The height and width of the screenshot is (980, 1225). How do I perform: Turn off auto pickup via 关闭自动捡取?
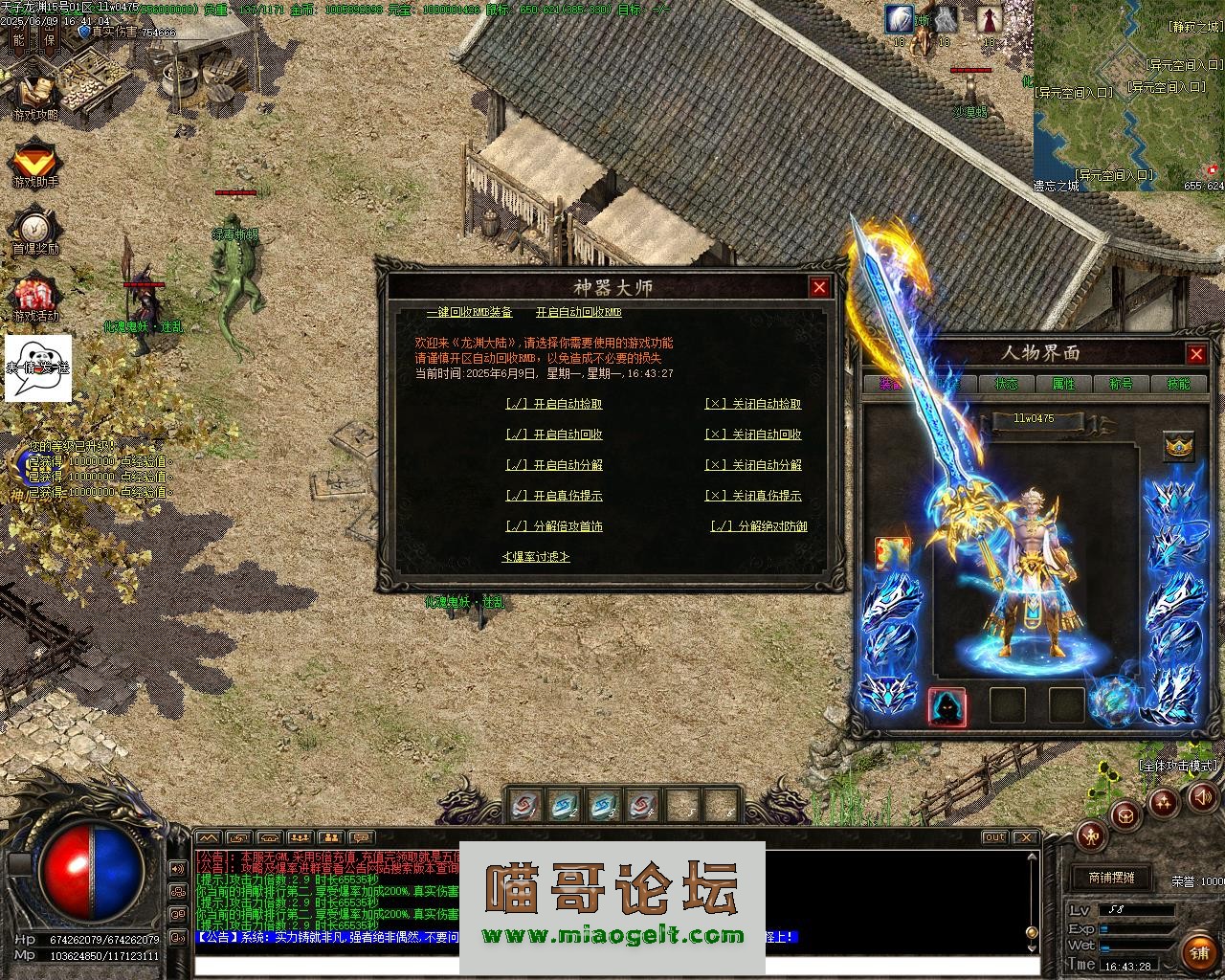point(753,405)
